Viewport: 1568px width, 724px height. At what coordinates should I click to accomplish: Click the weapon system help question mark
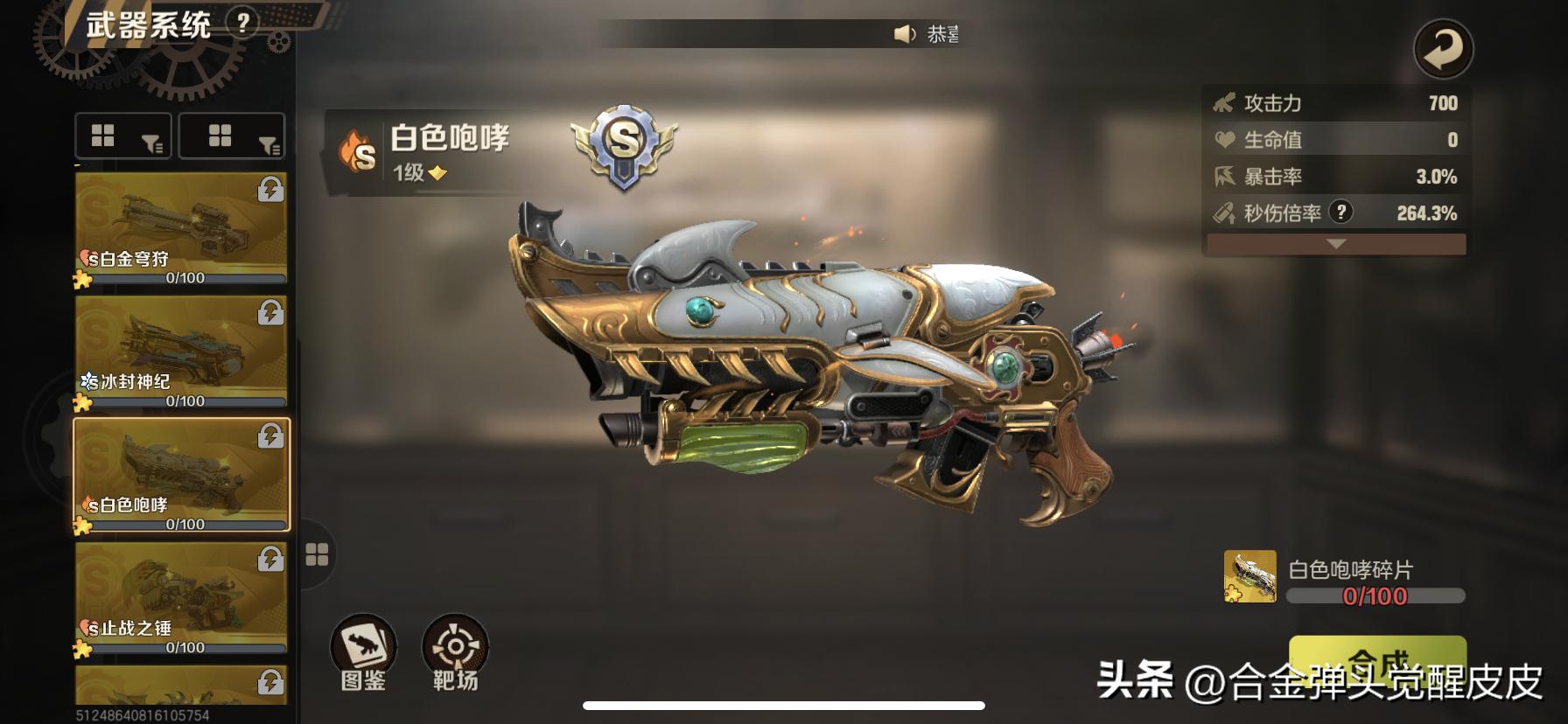(x=242, y=23)
